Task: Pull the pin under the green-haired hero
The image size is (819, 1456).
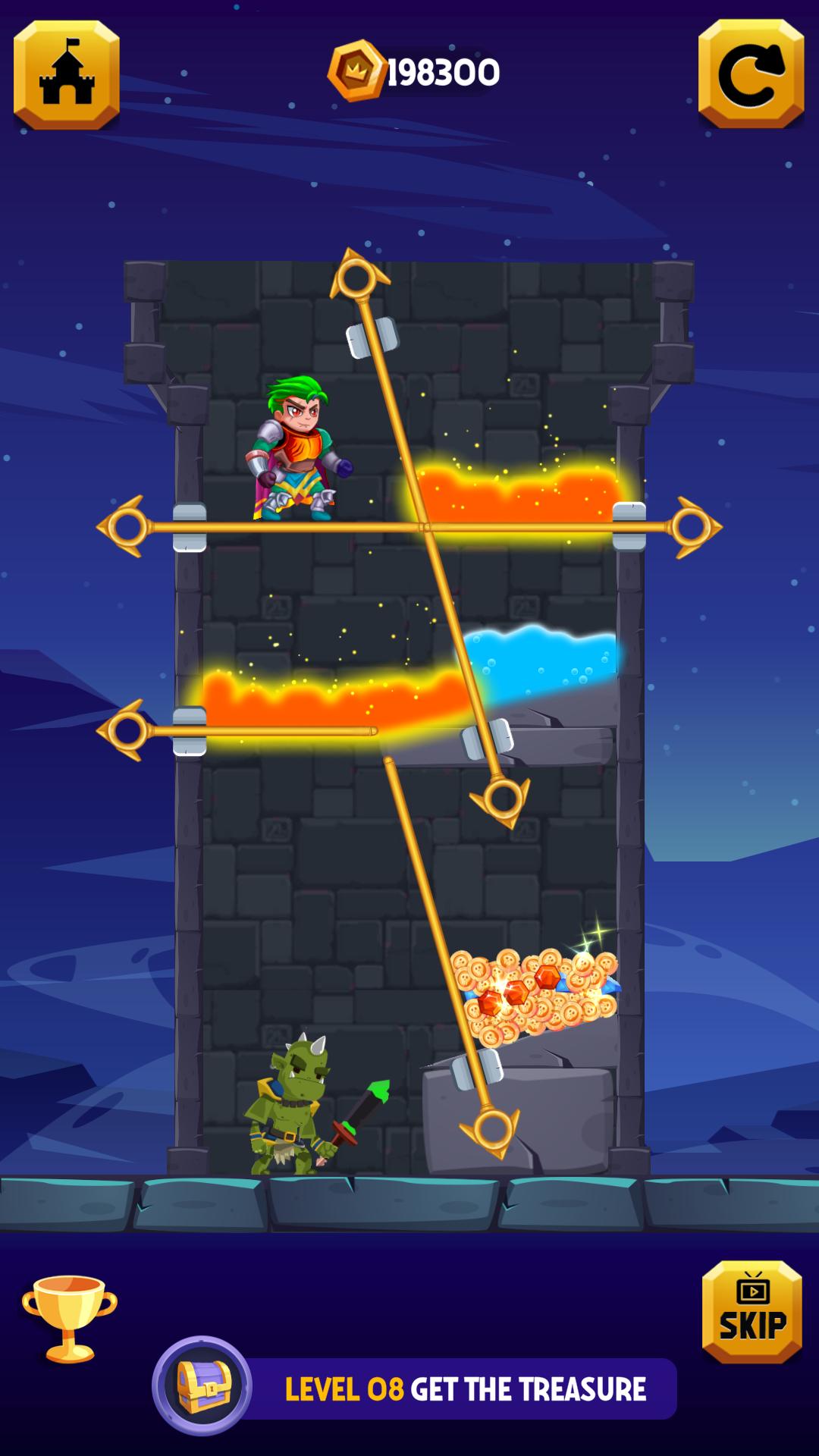Action: coord(124,526)
